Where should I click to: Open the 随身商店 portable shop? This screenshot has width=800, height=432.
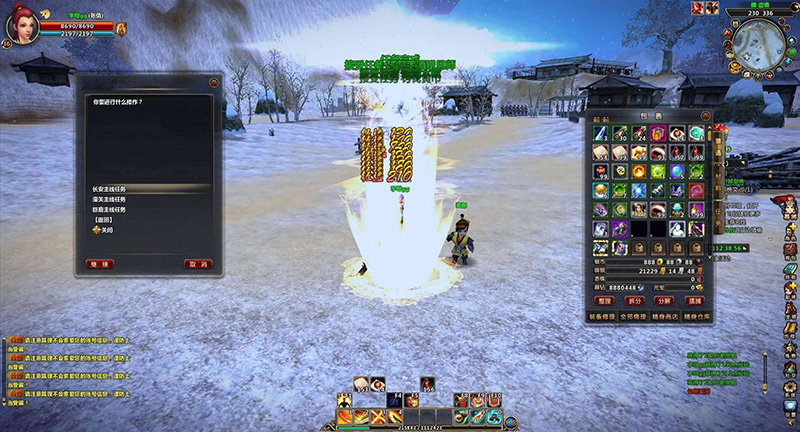[x=663, y=315]
